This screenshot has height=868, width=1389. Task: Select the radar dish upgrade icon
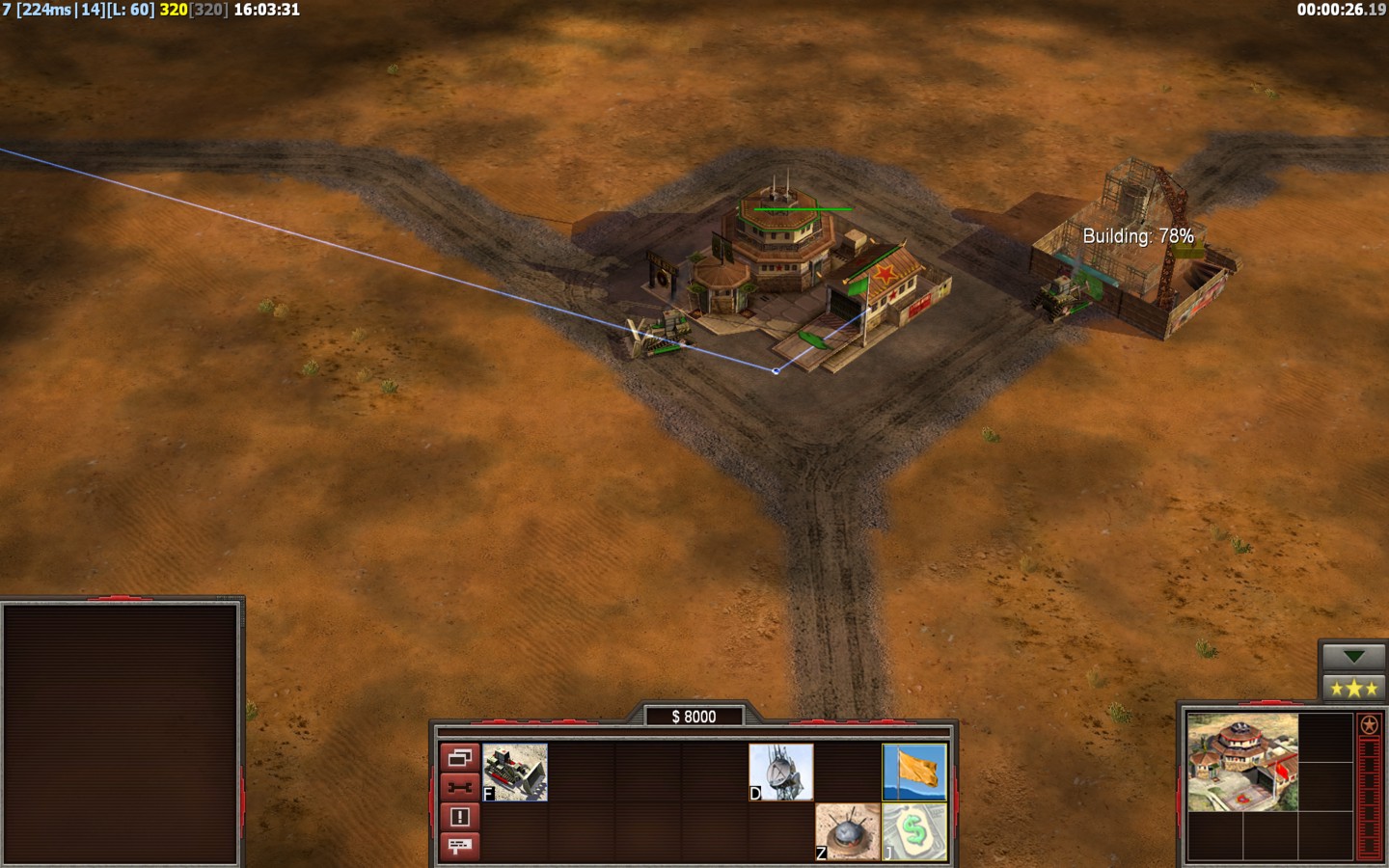click(781, 772)
